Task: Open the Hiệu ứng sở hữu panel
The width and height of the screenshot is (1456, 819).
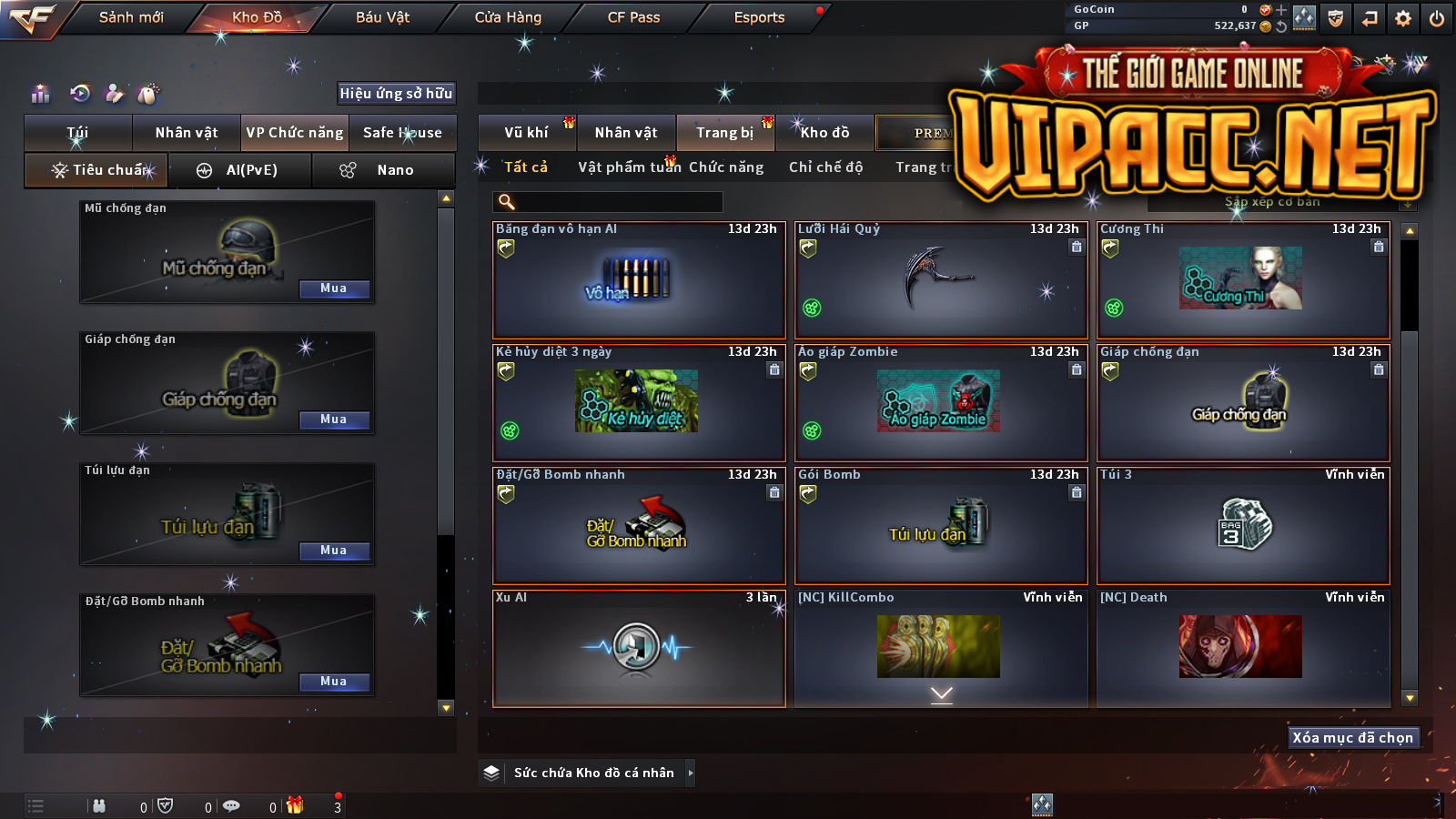Action: tap(396, 93)
